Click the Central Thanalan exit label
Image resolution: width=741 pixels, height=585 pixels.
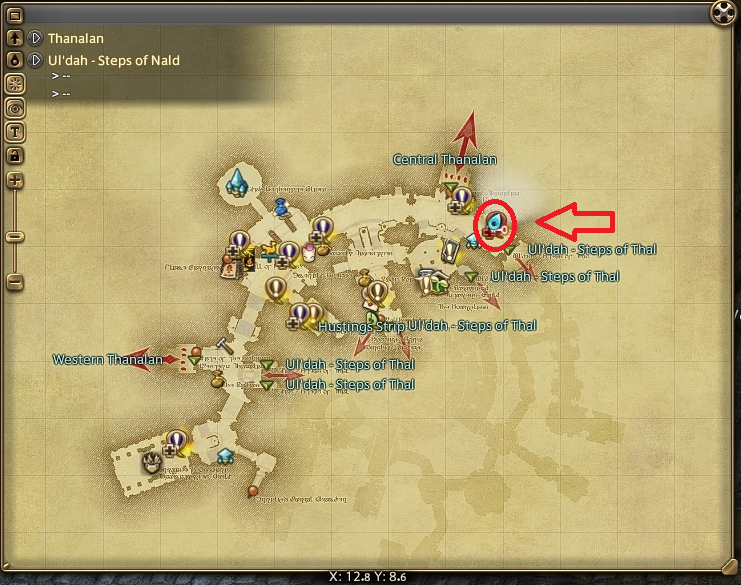point(444,159)
